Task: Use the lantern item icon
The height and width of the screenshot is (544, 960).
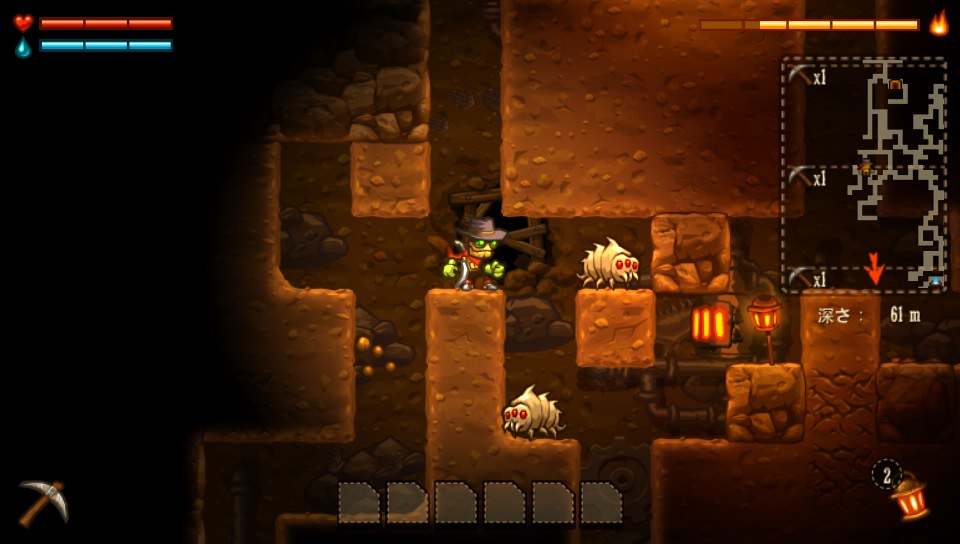Action: click(x=909, y=496)
